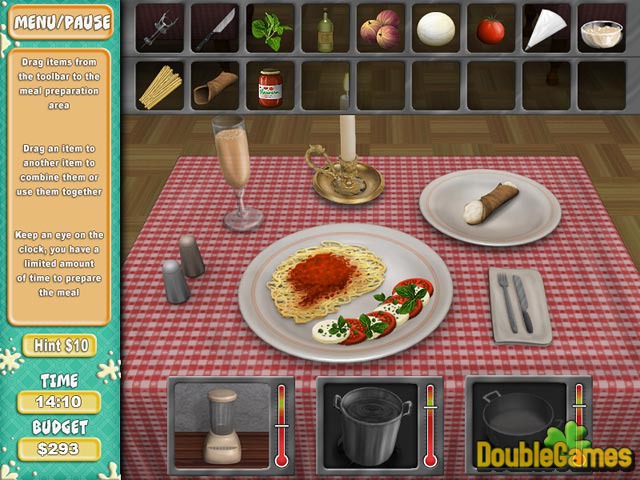Select the olive oil bottle
640x480 pixels.
[x=324, y=29]
